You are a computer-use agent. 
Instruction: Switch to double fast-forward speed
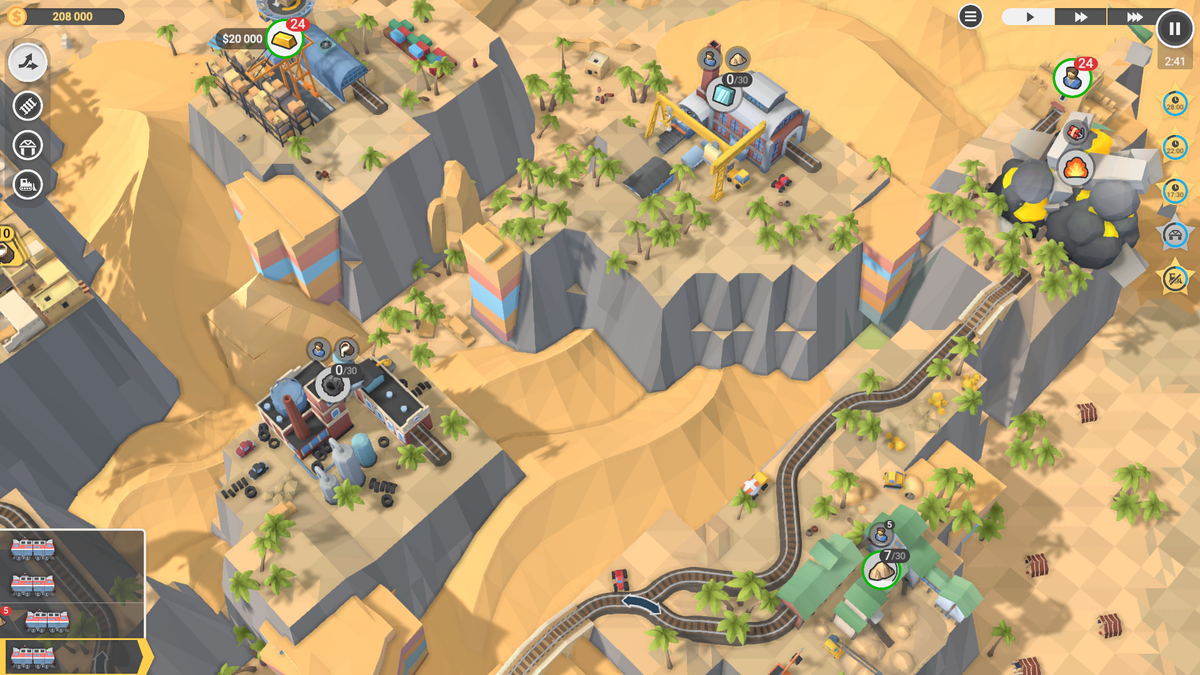1081,17
